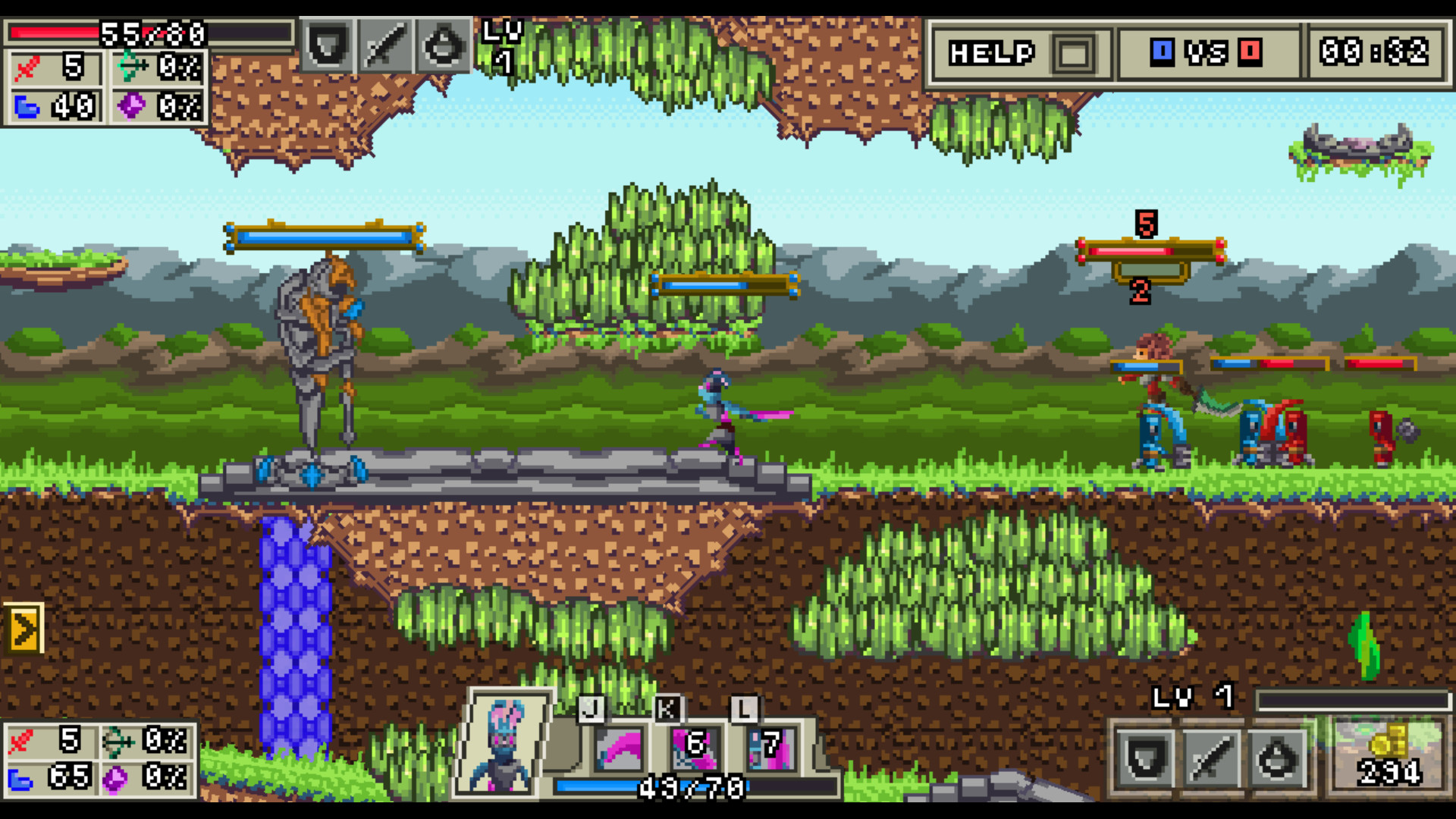Screen dimensions: 1456x819
Task: Toggle the HELP window square indicator
Action: pyautogui.click(x=1073, y=52)
